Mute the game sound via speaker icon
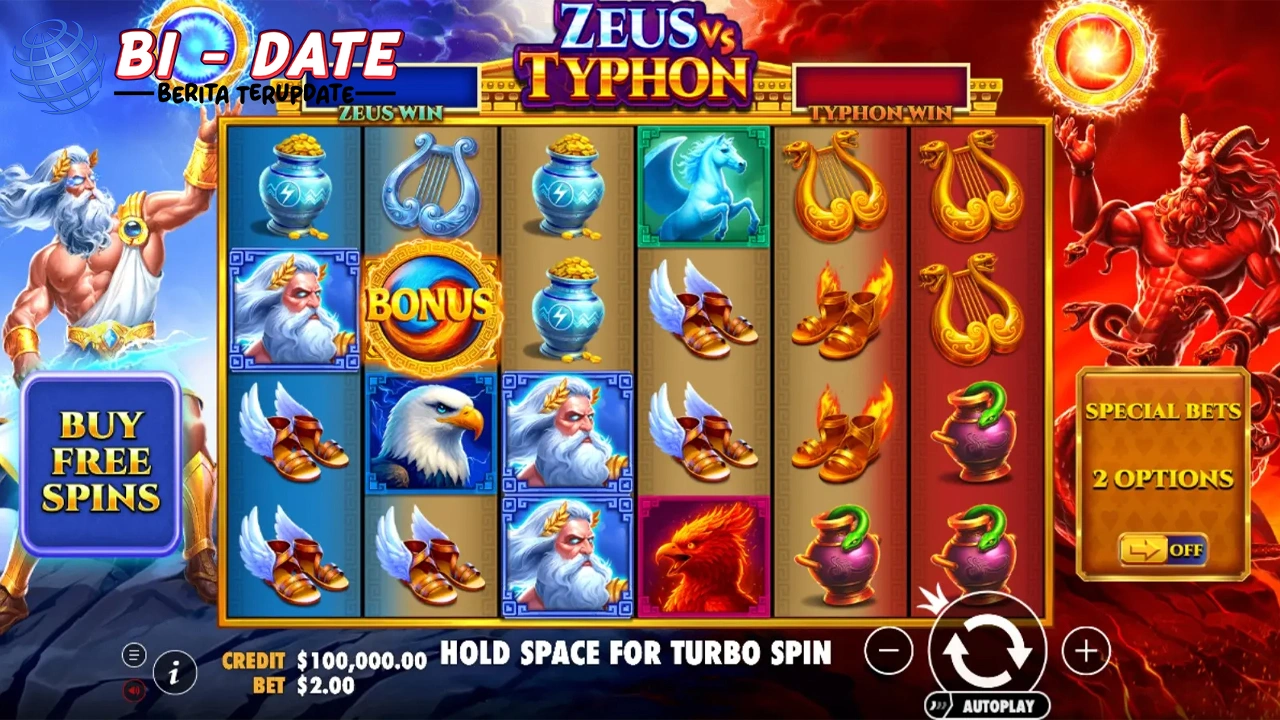The width and height of the screenshot is (1280, 720). pos(133,692)
